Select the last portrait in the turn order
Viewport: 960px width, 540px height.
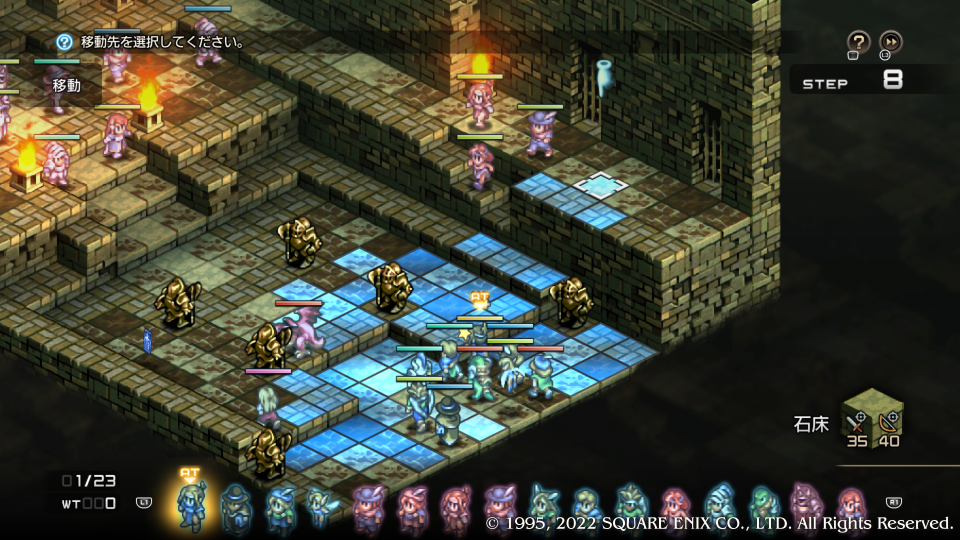coord(851,506)
